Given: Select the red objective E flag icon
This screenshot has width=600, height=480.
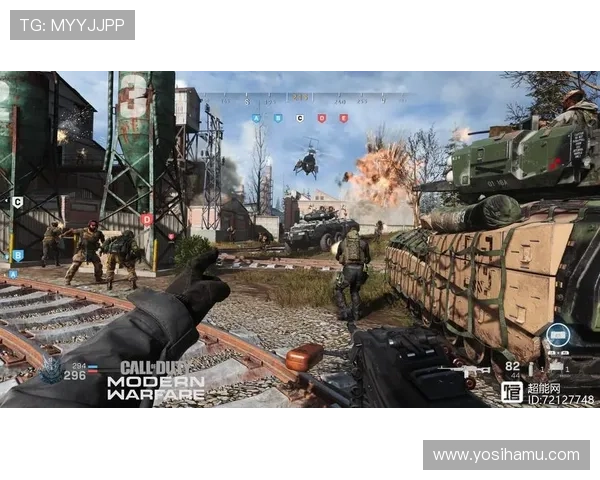Looking at the screenshot, I should pos(343,118).
